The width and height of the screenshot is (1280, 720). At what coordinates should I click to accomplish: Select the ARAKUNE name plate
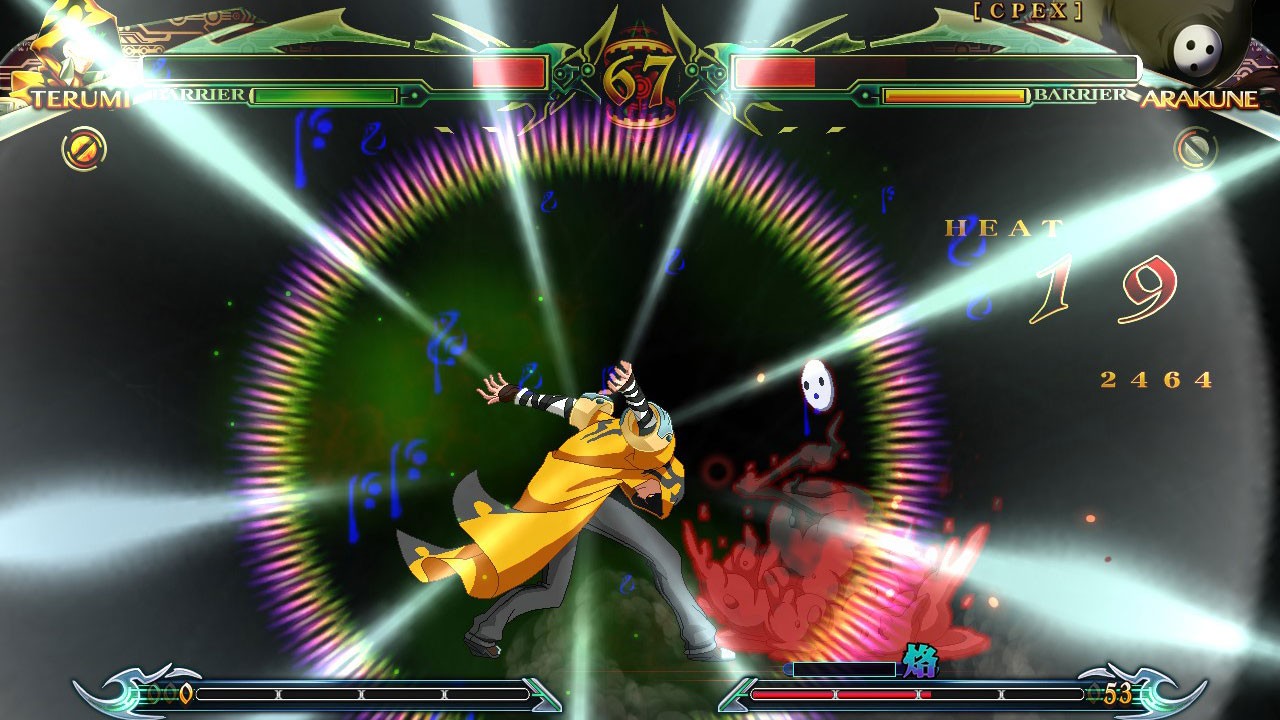[1200, 100]
